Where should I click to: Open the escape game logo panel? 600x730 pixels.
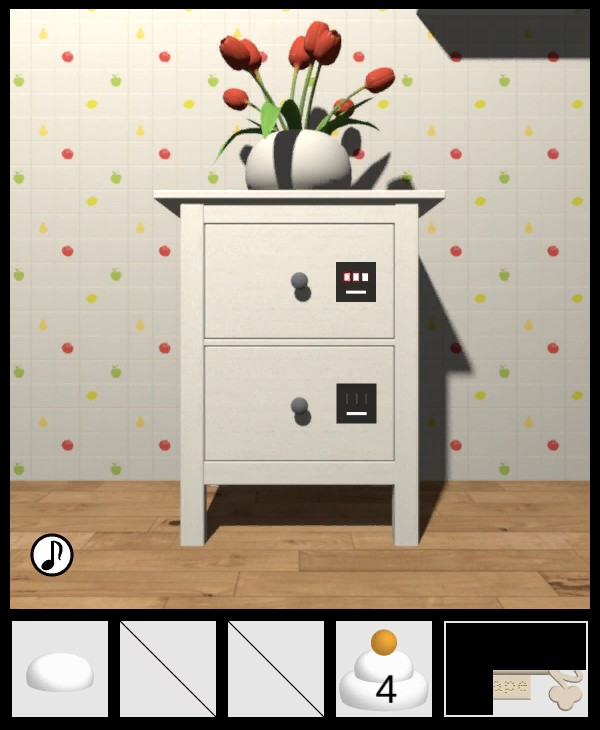(516, 669)
